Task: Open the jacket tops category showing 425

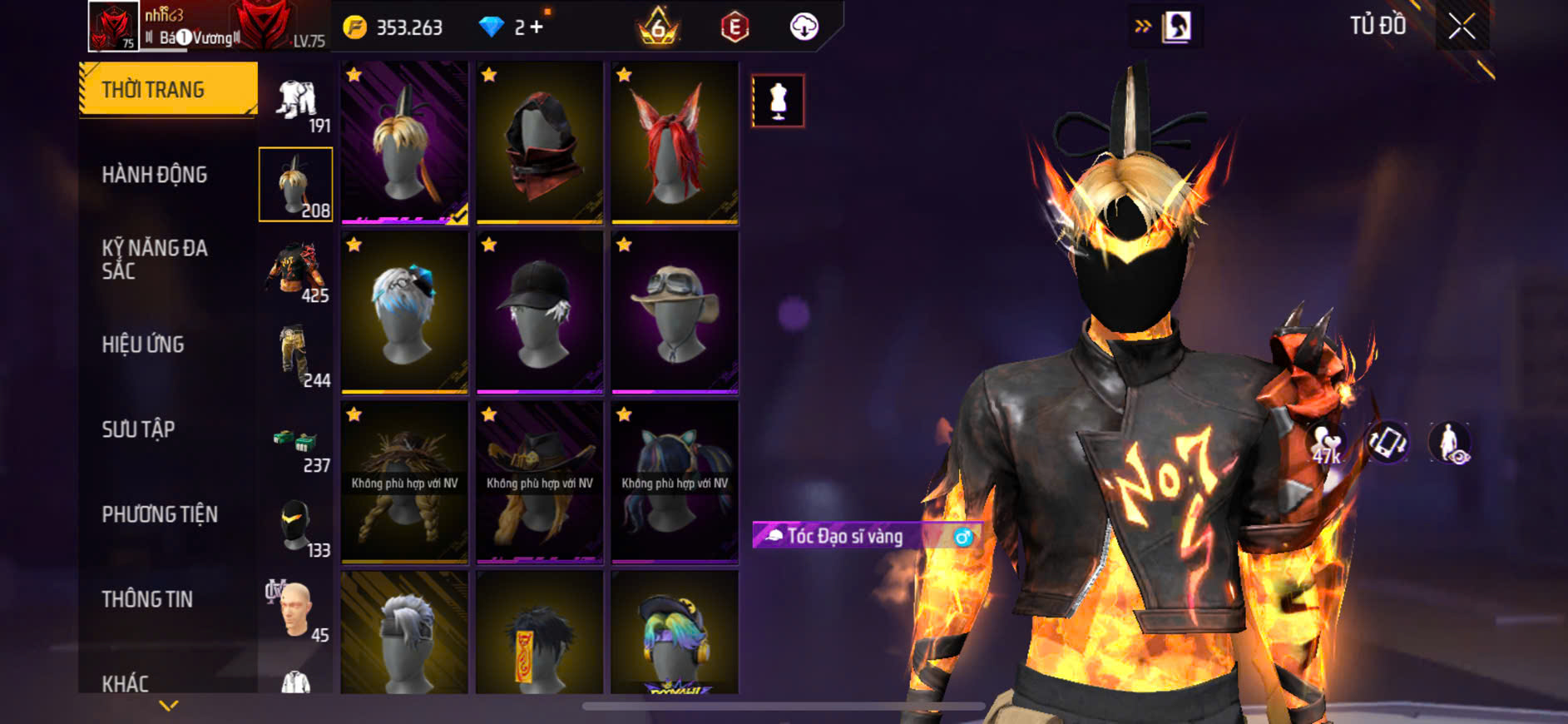Action: tap(296, 270)
